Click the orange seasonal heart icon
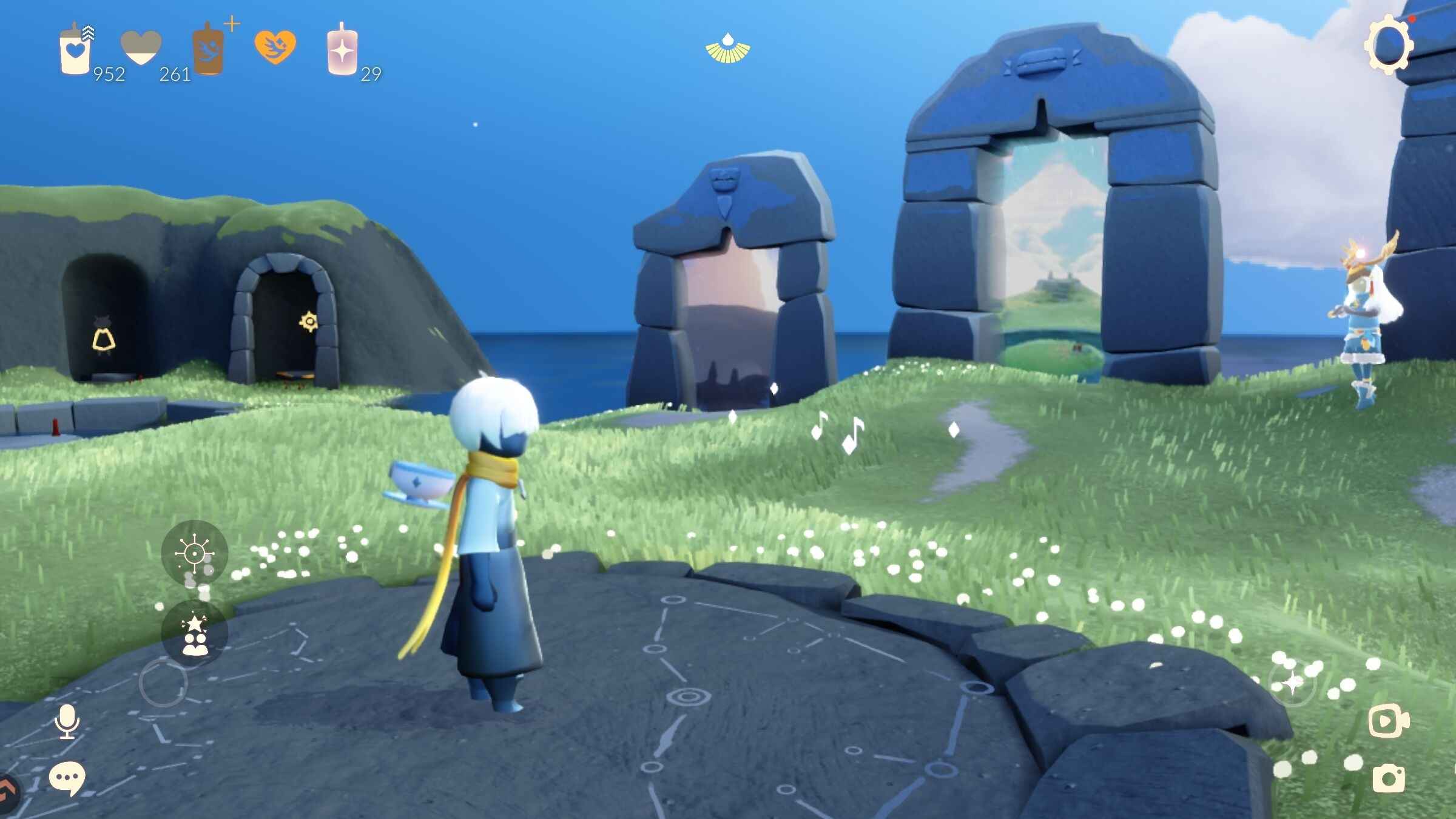This screenshot has width=1456, height=819. click(x=275, y=47)
